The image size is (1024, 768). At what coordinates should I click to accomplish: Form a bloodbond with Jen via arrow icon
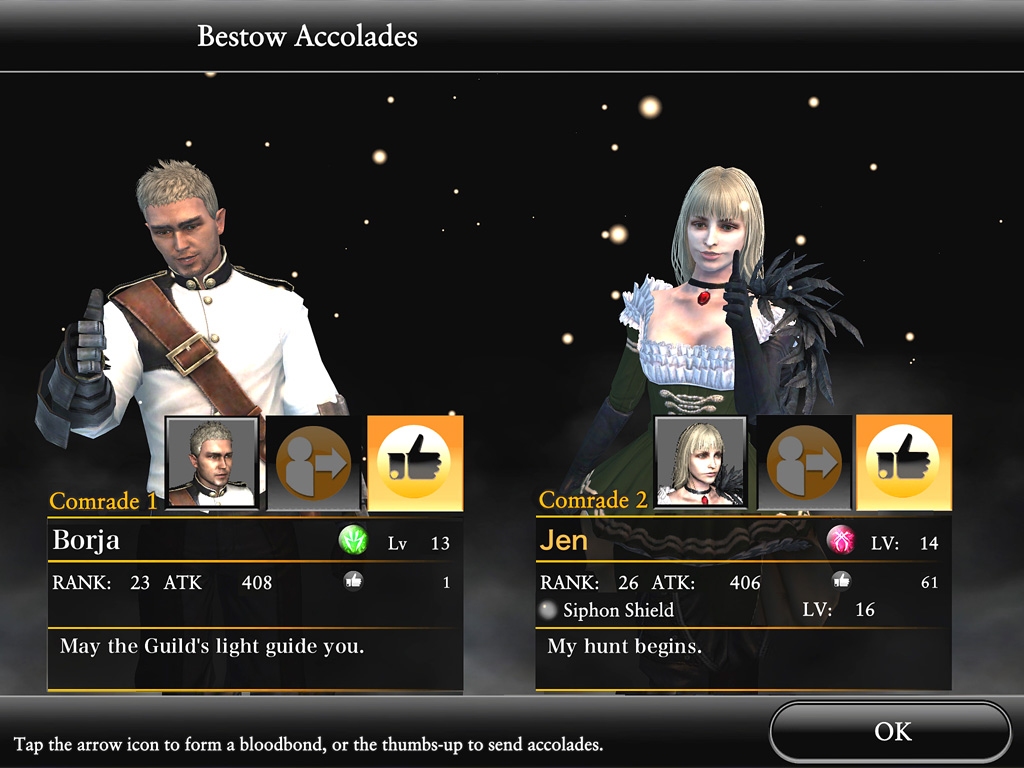(803, 463)
